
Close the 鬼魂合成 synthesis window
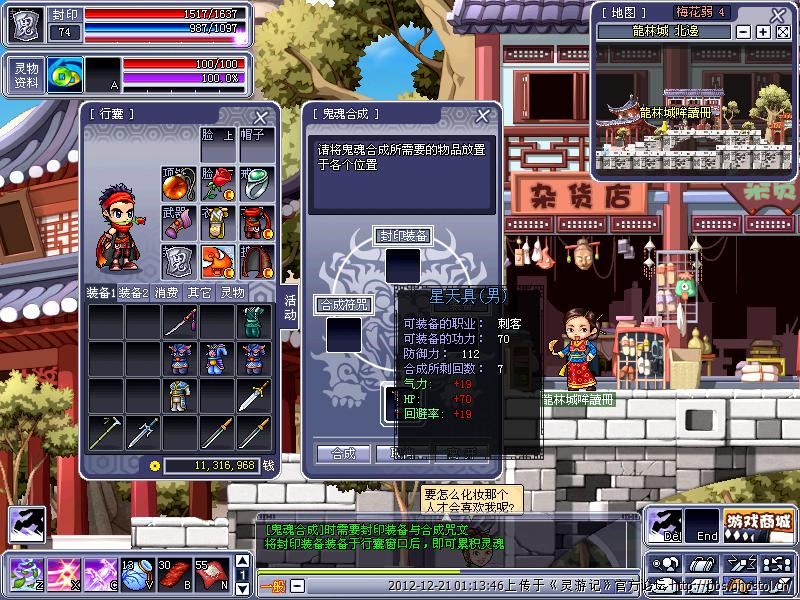[x=486, y=116]
